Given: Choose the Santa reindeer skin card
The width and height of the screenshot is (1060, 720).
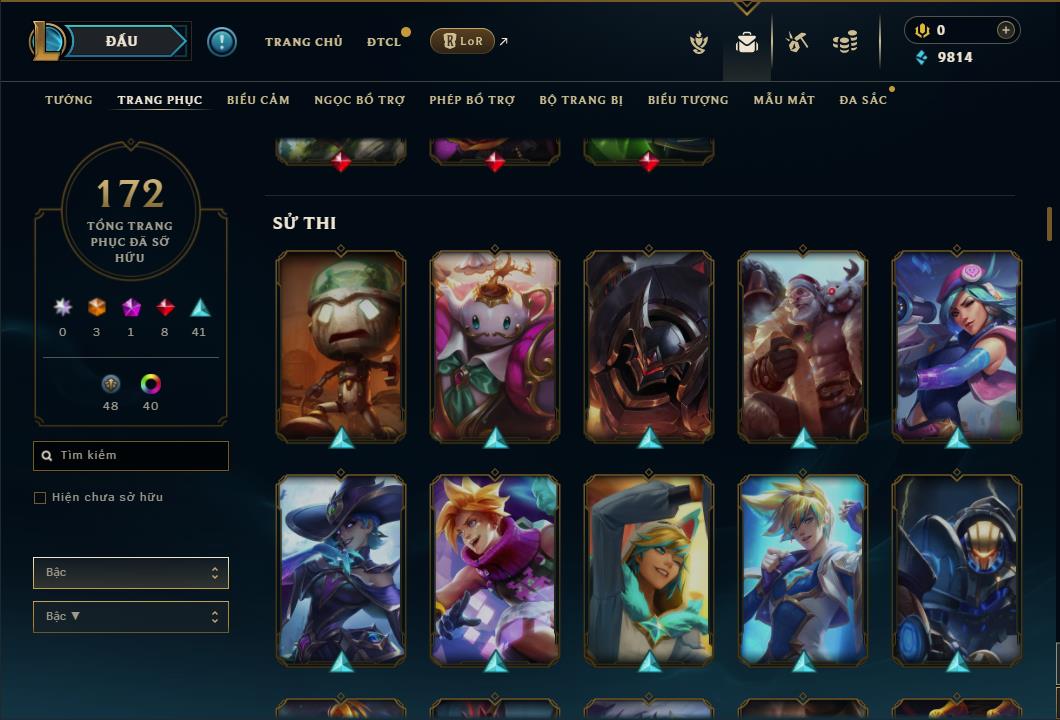Looking at the screenshot, I should [x=803, y=345].
